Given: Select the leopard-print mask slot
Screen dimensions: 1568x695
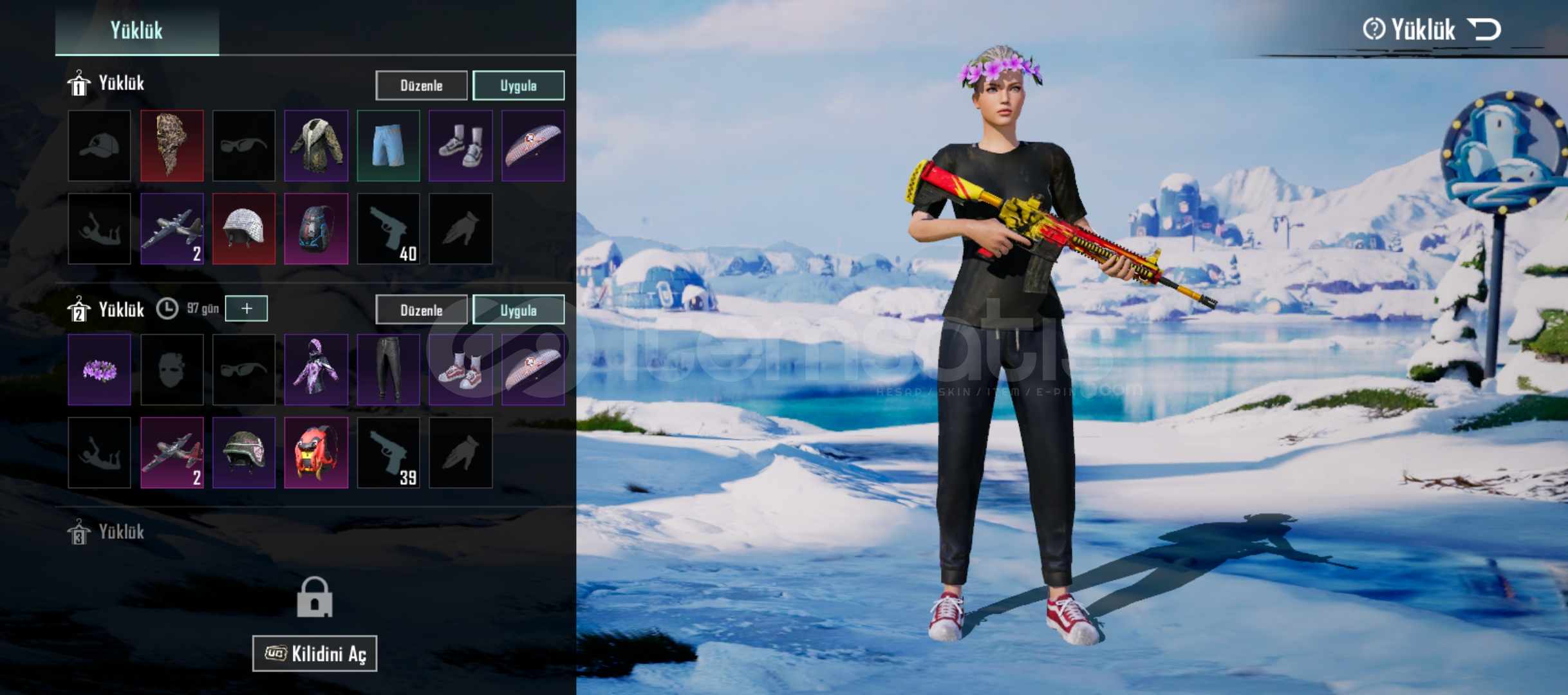Looking at the screenshot, I should pyautogui.click(x=172, y=145).
